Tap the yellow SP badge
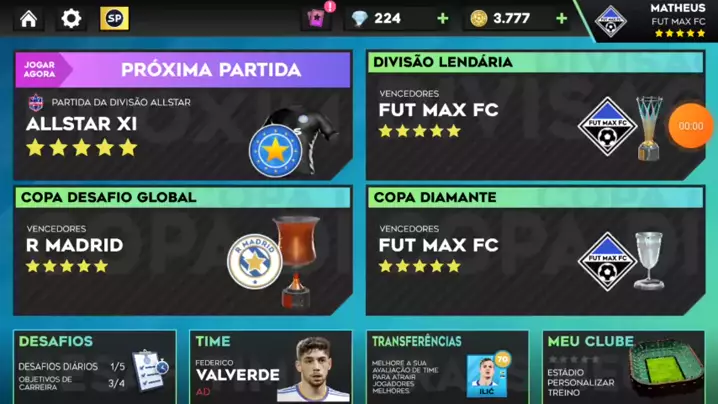718x404 pixels. (114, 18)
